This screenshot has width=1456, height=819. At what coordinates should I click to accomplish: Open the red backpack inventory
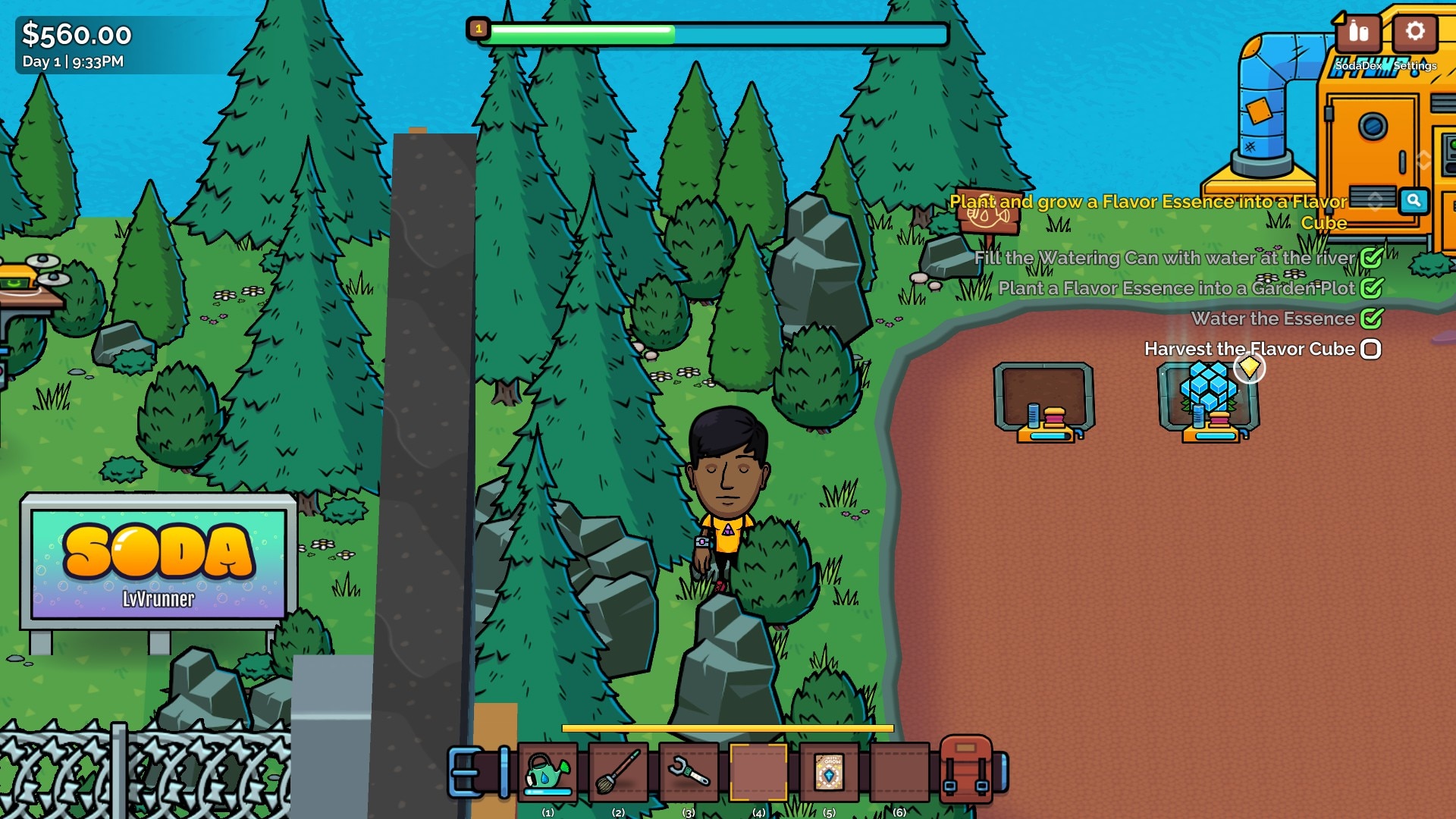point(965,769)
